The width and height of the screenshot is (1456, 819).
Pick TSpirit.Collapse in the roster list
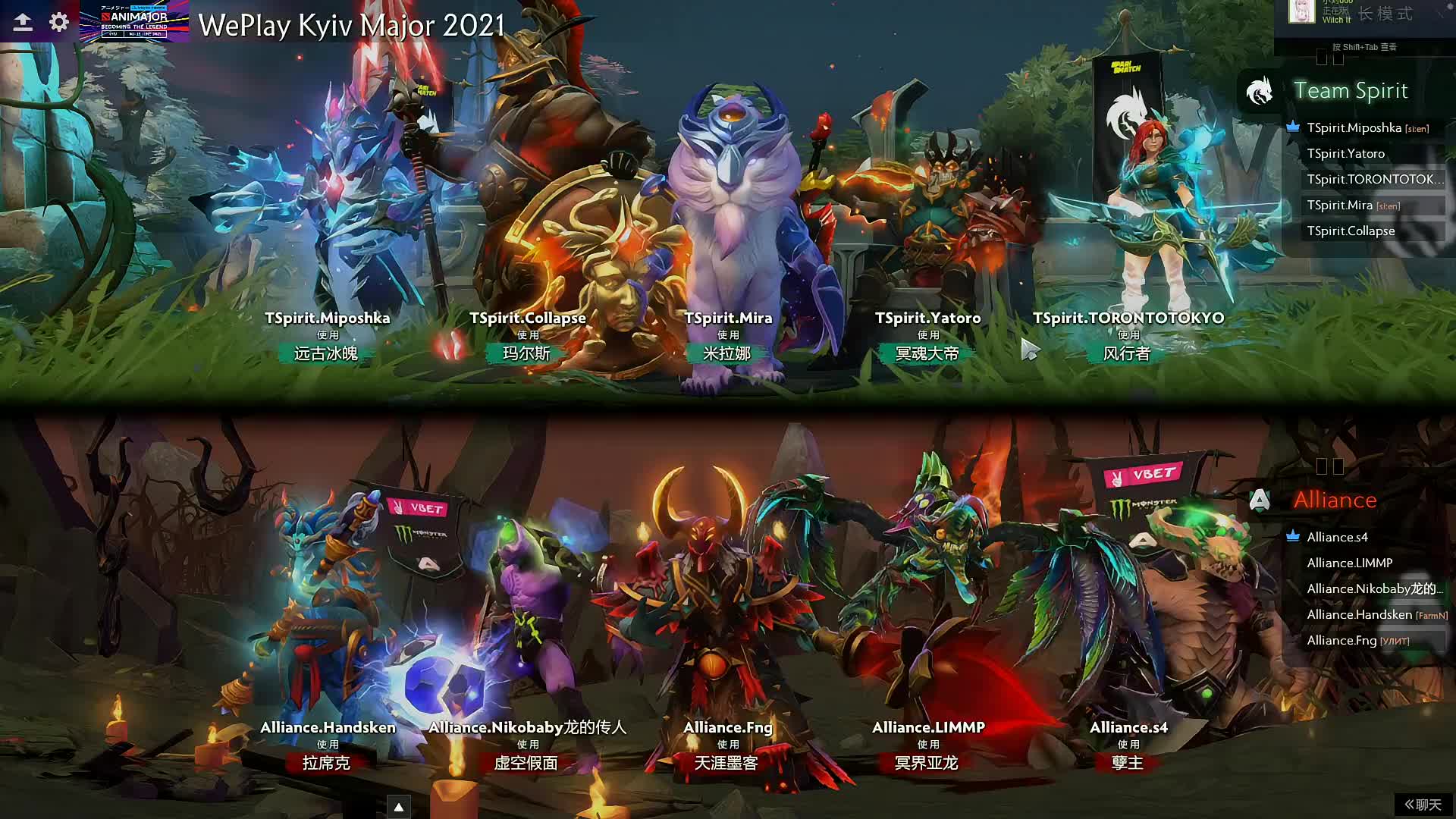(x=1351, y=231)
